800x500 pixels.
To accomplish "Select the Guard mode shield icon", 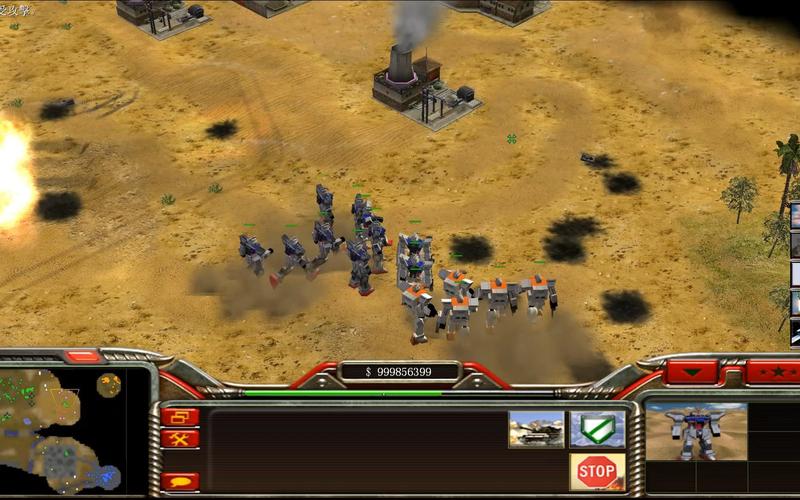I will pos(597,428).
